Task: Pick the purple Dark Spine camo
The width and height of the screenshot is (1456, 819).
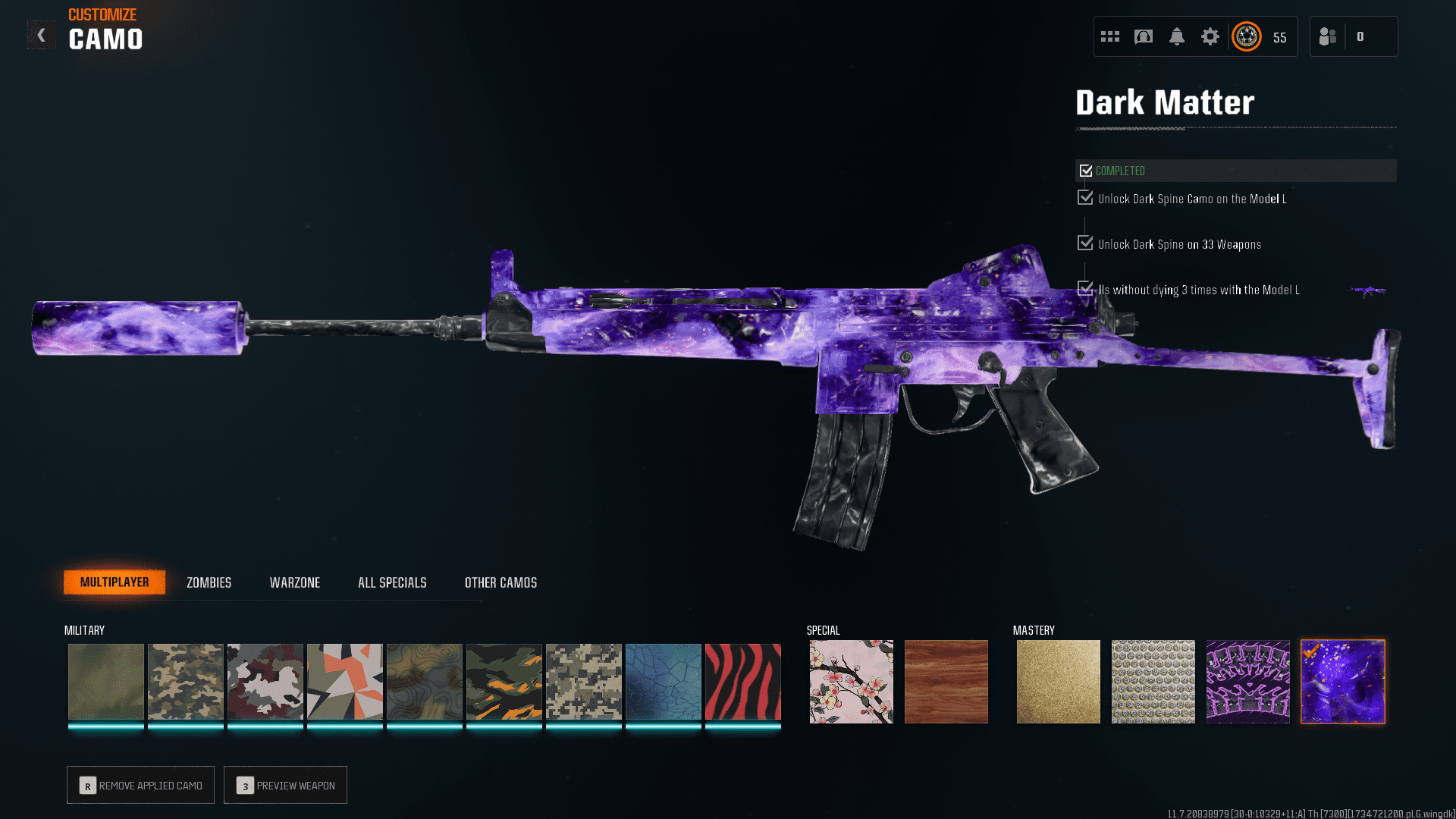Action: tap(1247, 681)
